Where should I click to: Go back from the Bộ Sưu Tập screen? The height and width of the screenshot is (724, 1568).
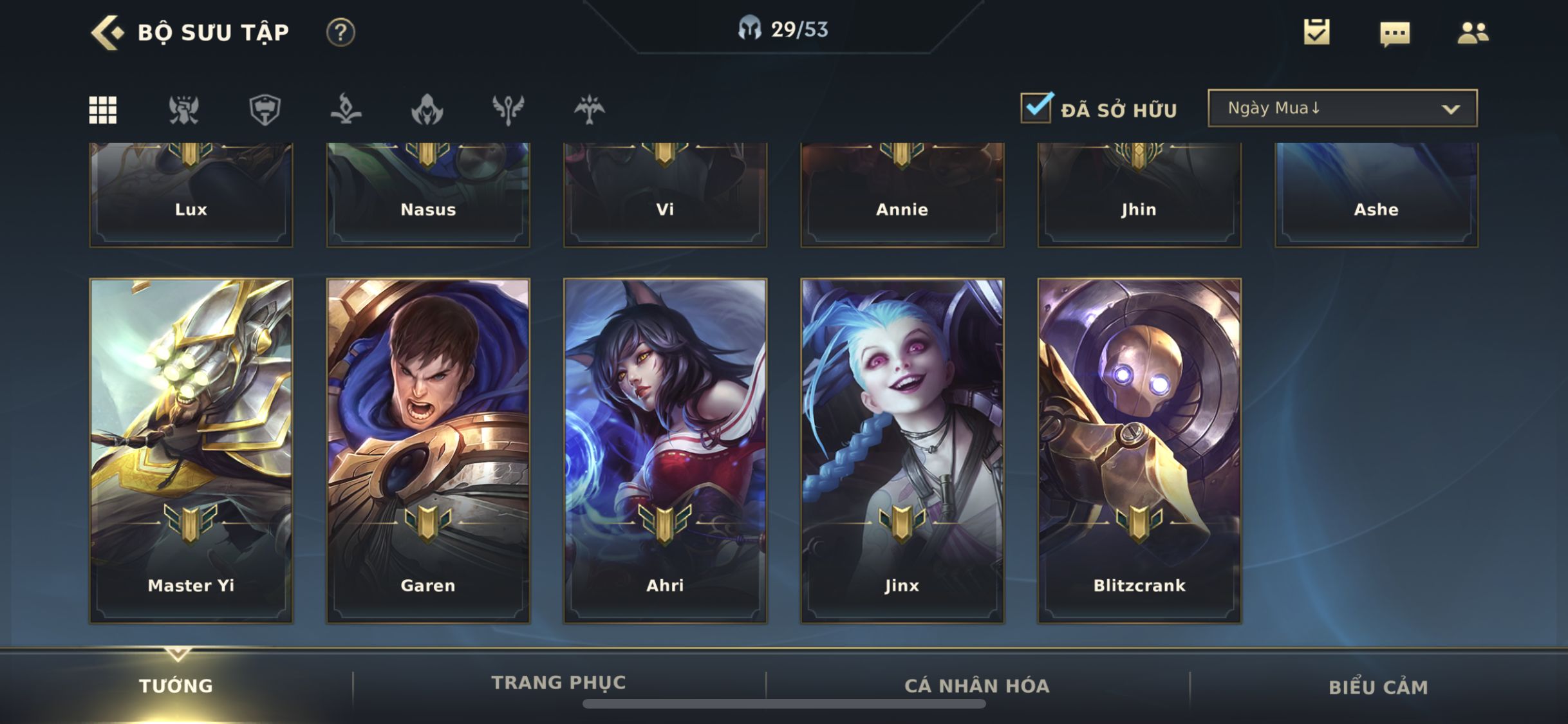tap(107, 32)
